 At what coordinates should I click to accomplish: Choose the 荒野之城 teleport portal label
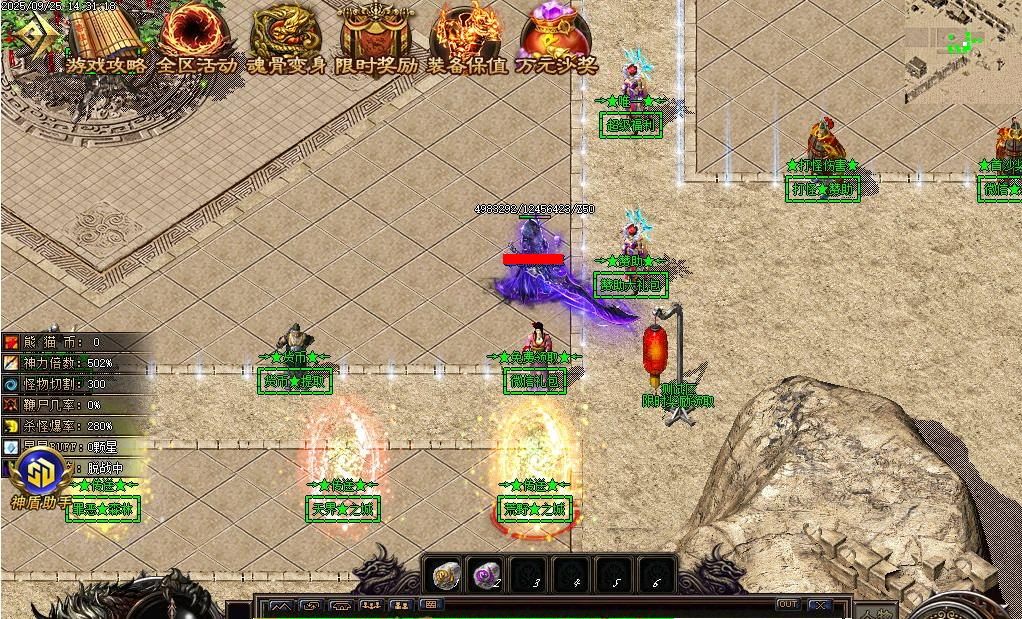pos(535,509)
